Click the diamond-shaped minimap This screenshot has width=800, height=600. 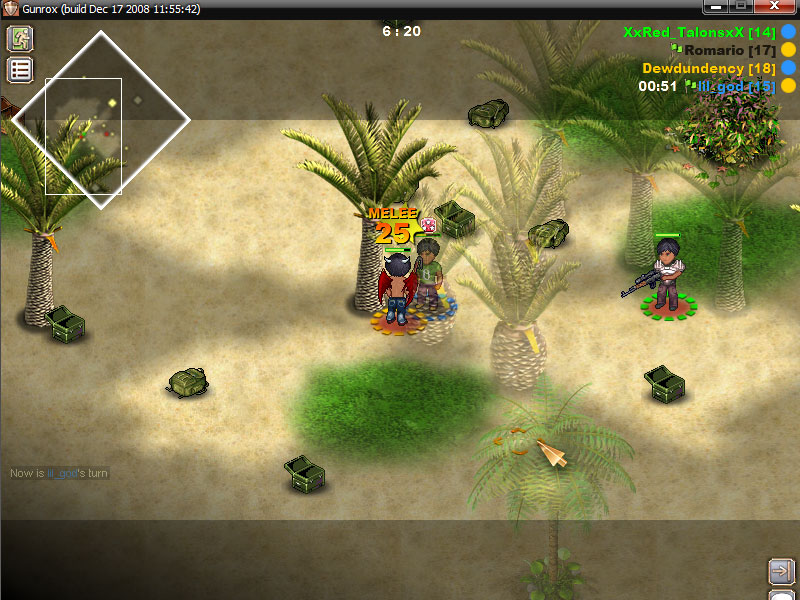click(100, 120)
